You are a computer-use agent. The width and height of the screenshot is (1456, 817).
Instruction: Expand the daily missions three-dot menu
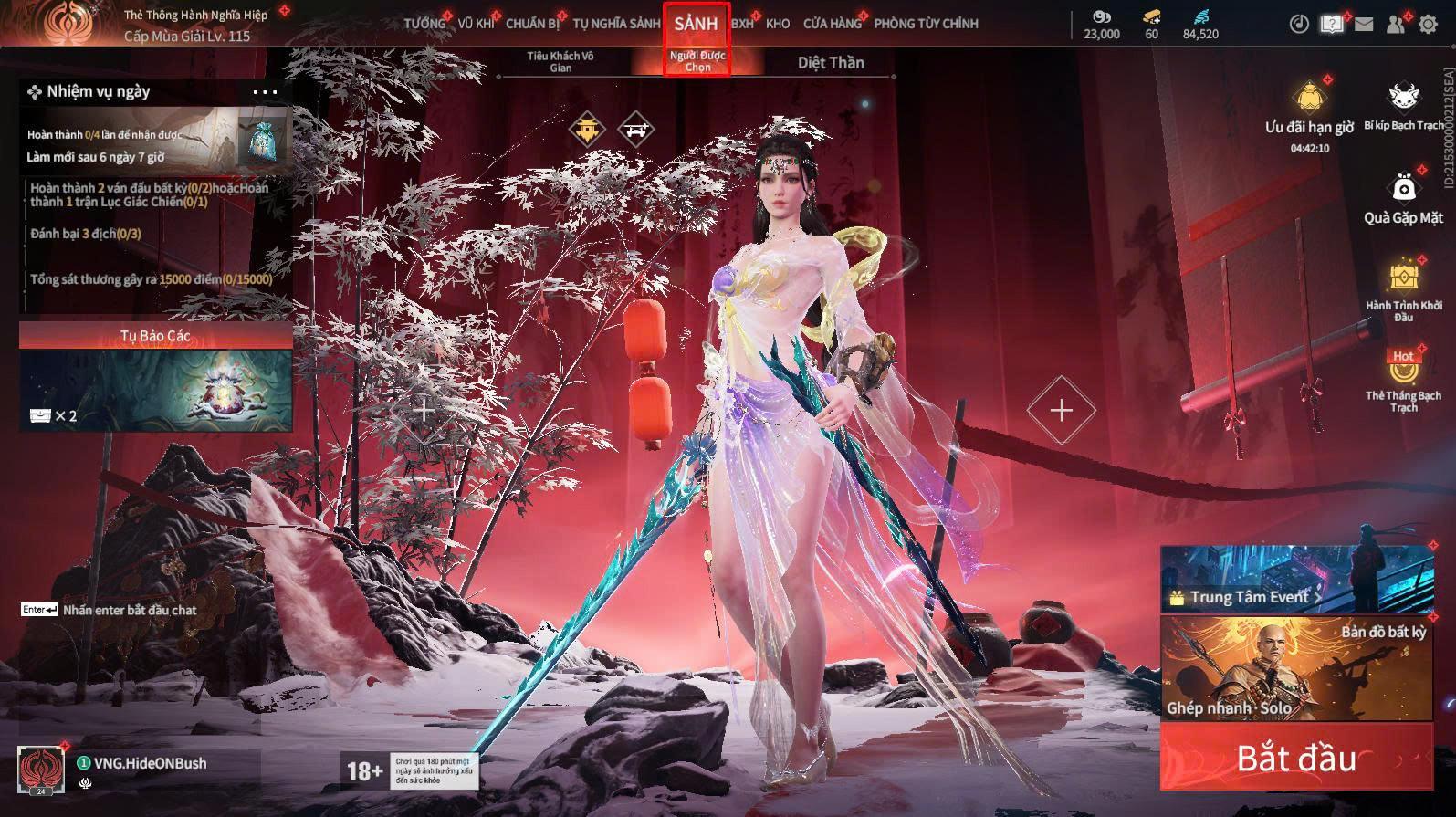[x=265, y=92]
